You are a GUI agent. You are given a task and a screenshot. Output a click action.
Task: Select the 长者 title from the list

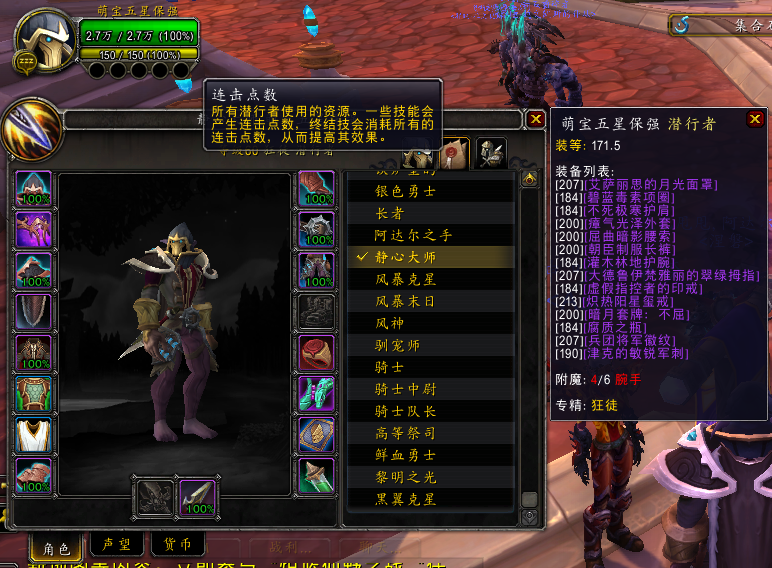tap(389, 213)
